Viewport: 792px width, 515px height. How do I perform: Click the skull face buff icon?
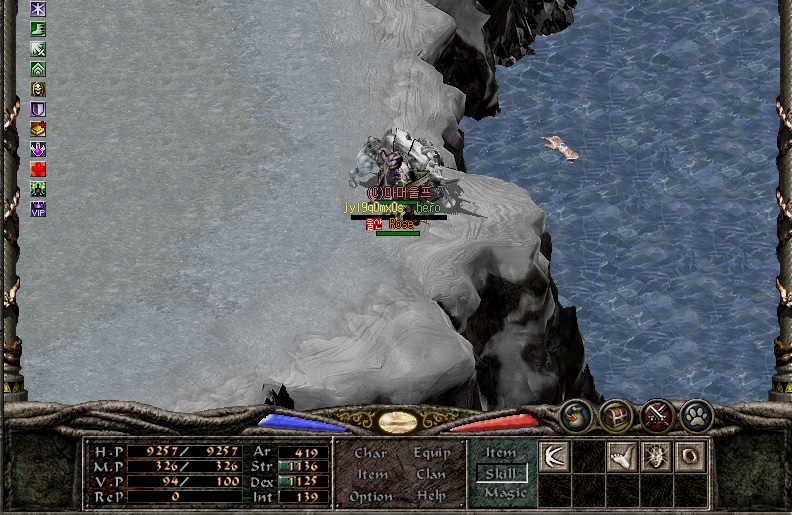pos(38,89)
